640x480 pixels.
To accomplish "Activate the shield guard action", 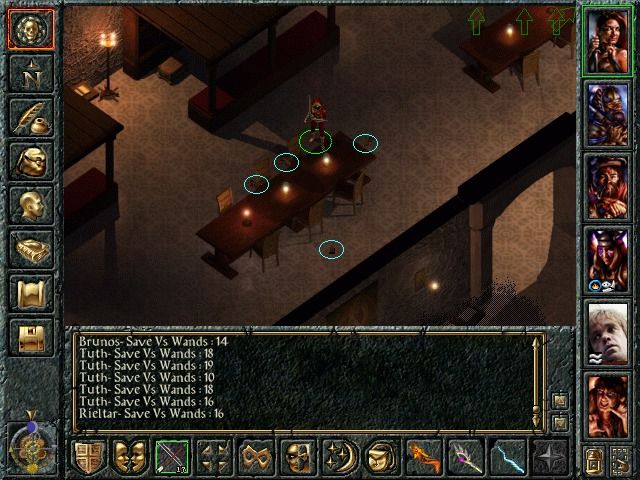I will [90, 459].
